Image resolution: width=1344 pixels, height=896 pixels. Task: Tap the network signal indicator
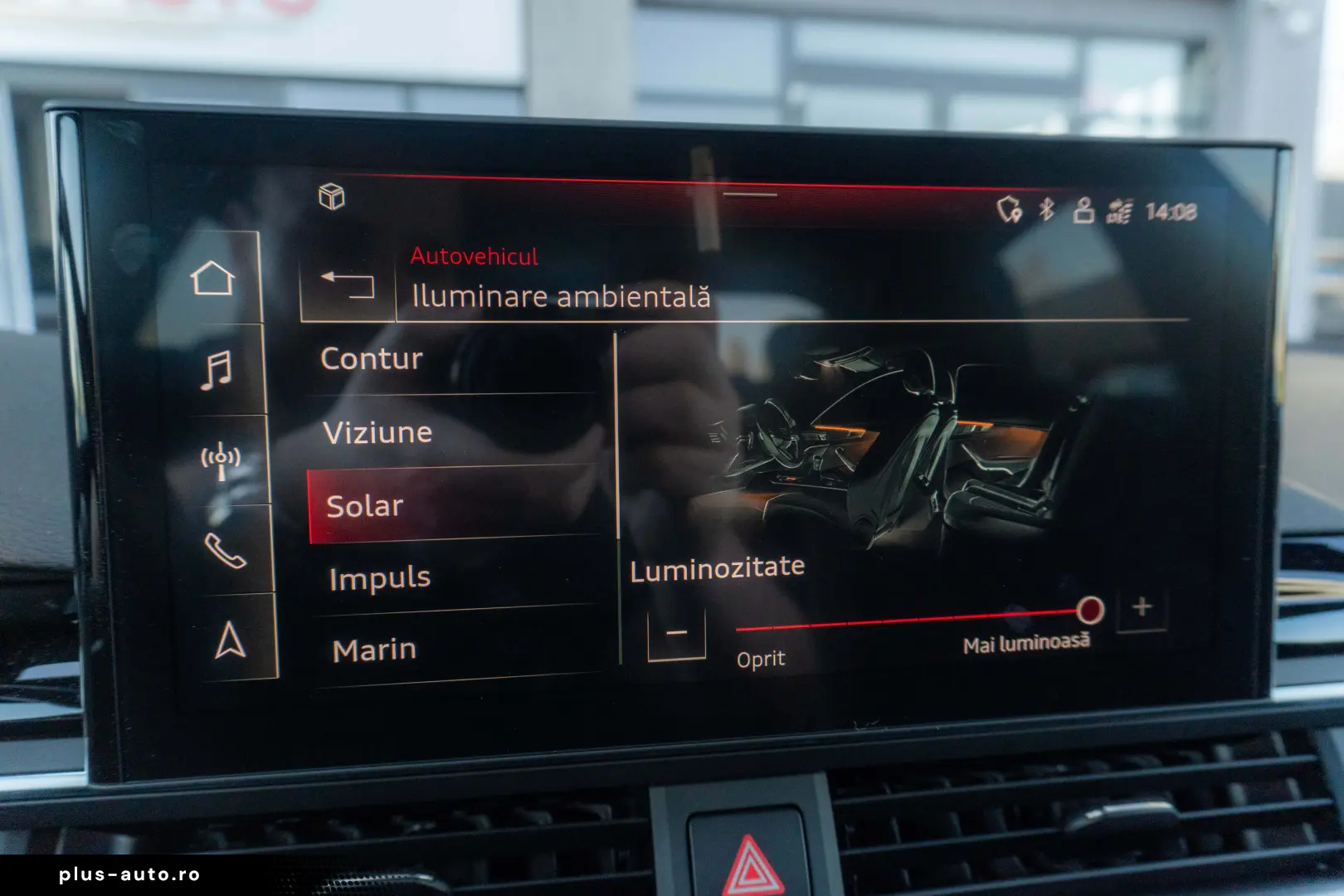1118,210
